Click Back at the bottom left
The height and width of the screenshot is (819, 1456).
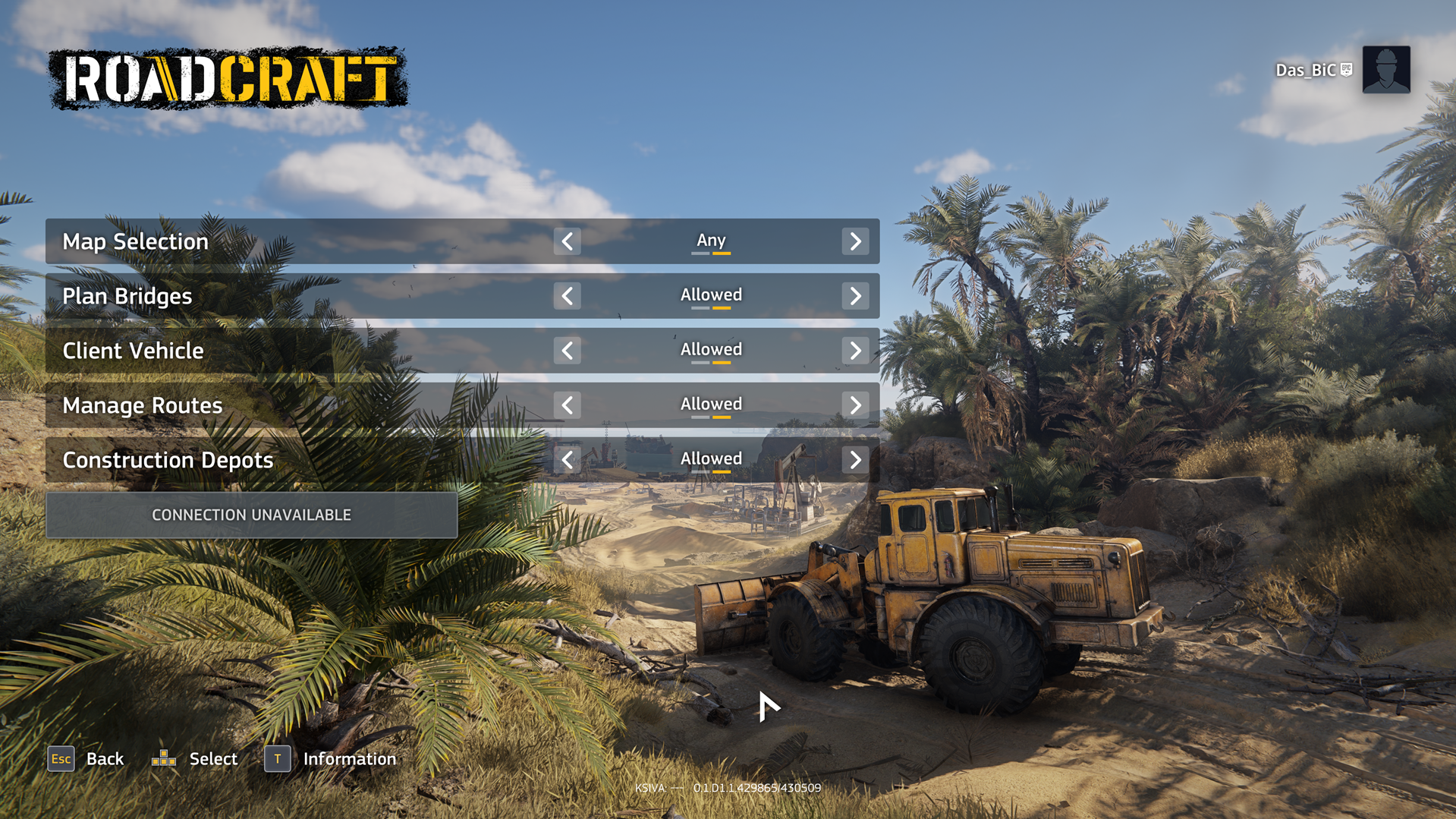[105, 758]
